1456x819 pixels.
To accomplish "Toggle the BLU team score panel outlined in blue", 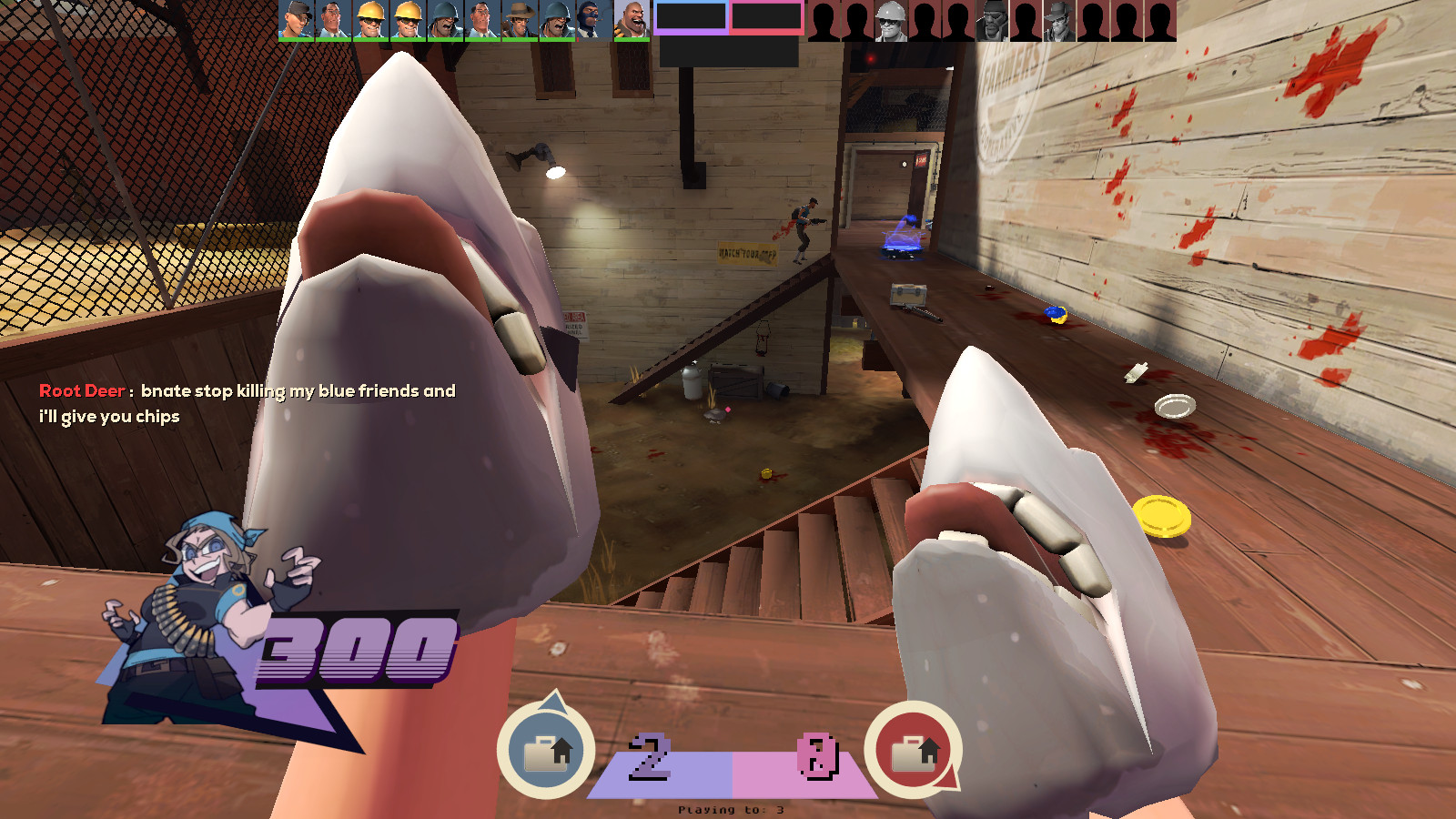I will pos(689,17).
